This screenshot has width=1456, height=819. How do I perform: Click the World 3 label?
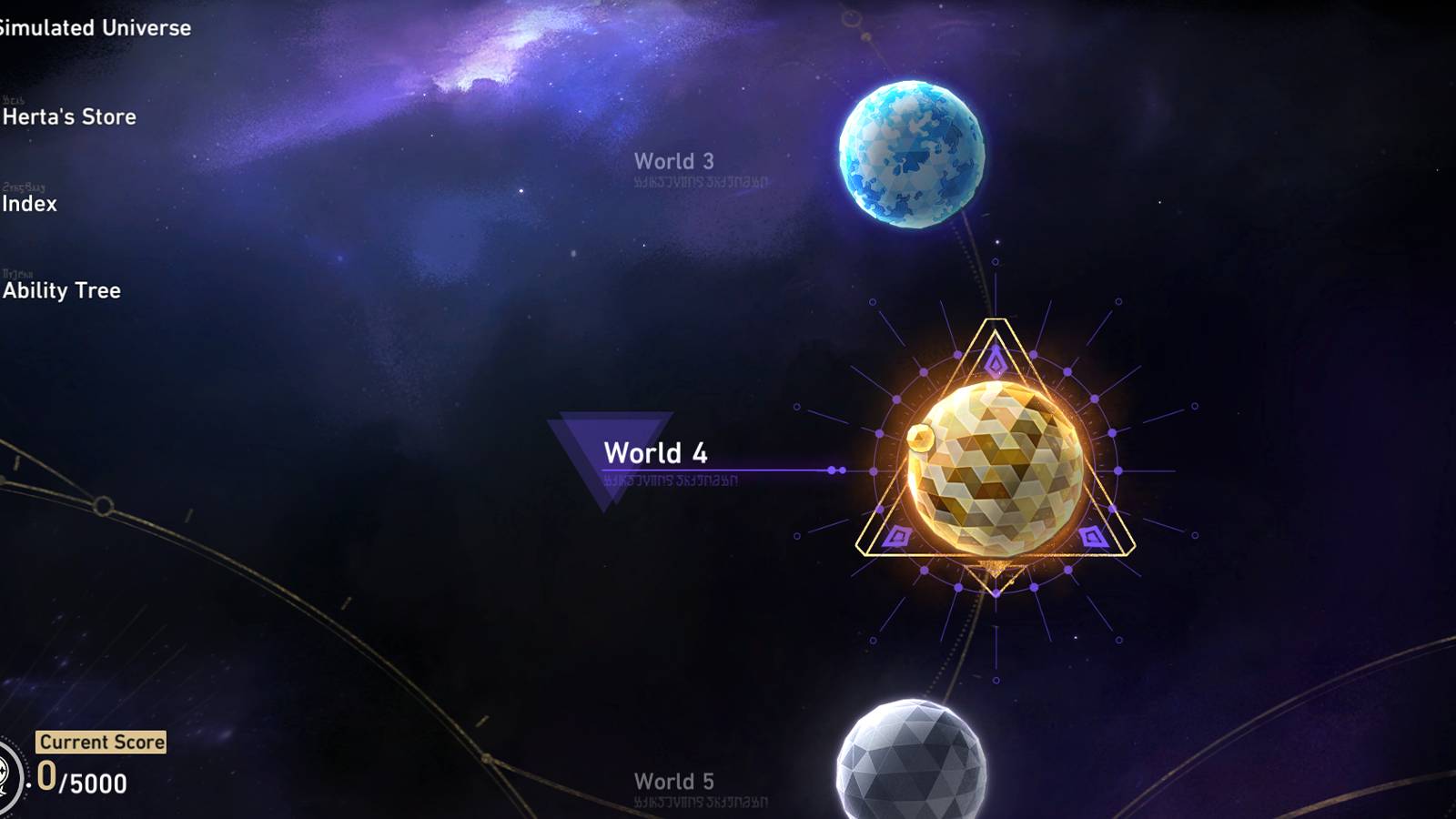[673, 159]
